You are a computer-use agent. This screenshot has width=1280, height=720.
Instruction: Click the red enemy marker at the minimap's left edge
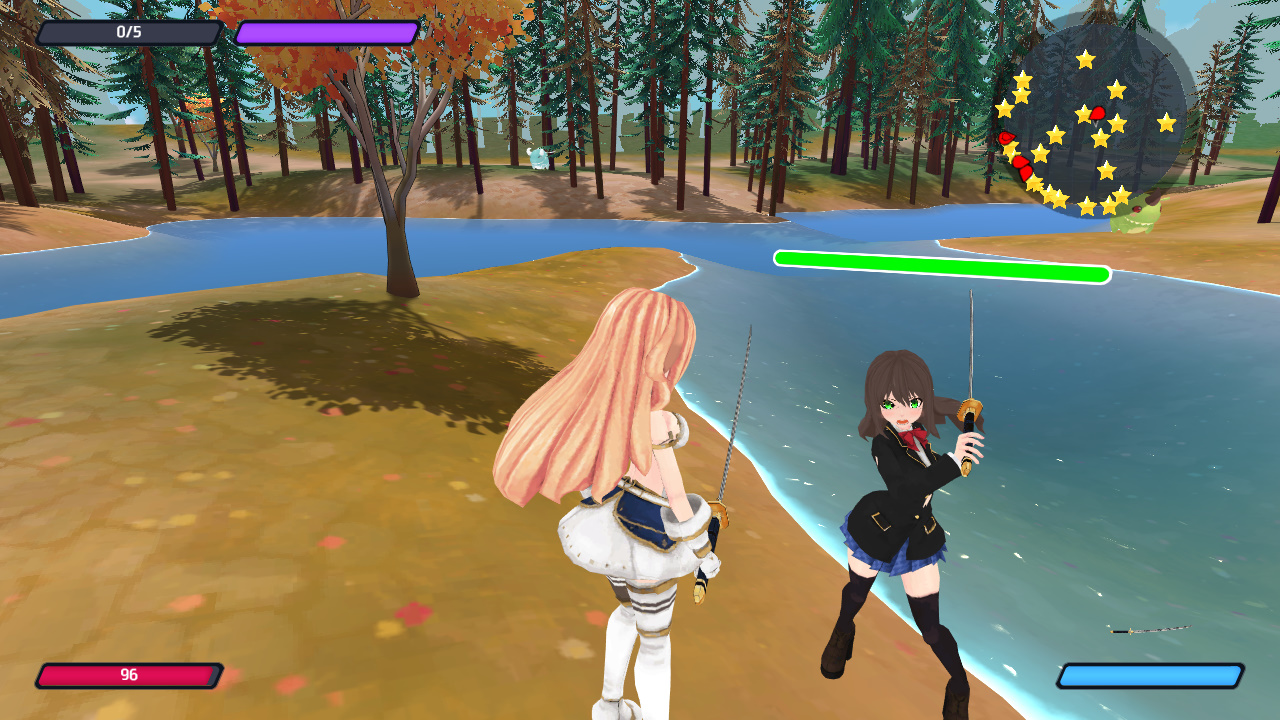(1006, 138)
